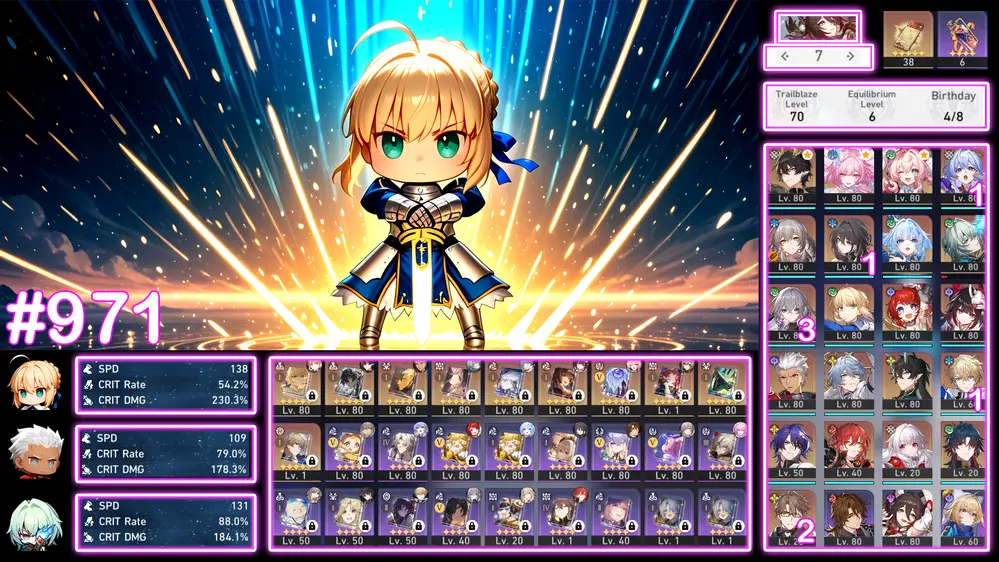Click the right arrow beside the number 7
999x562 pixels.
(850, 57)
